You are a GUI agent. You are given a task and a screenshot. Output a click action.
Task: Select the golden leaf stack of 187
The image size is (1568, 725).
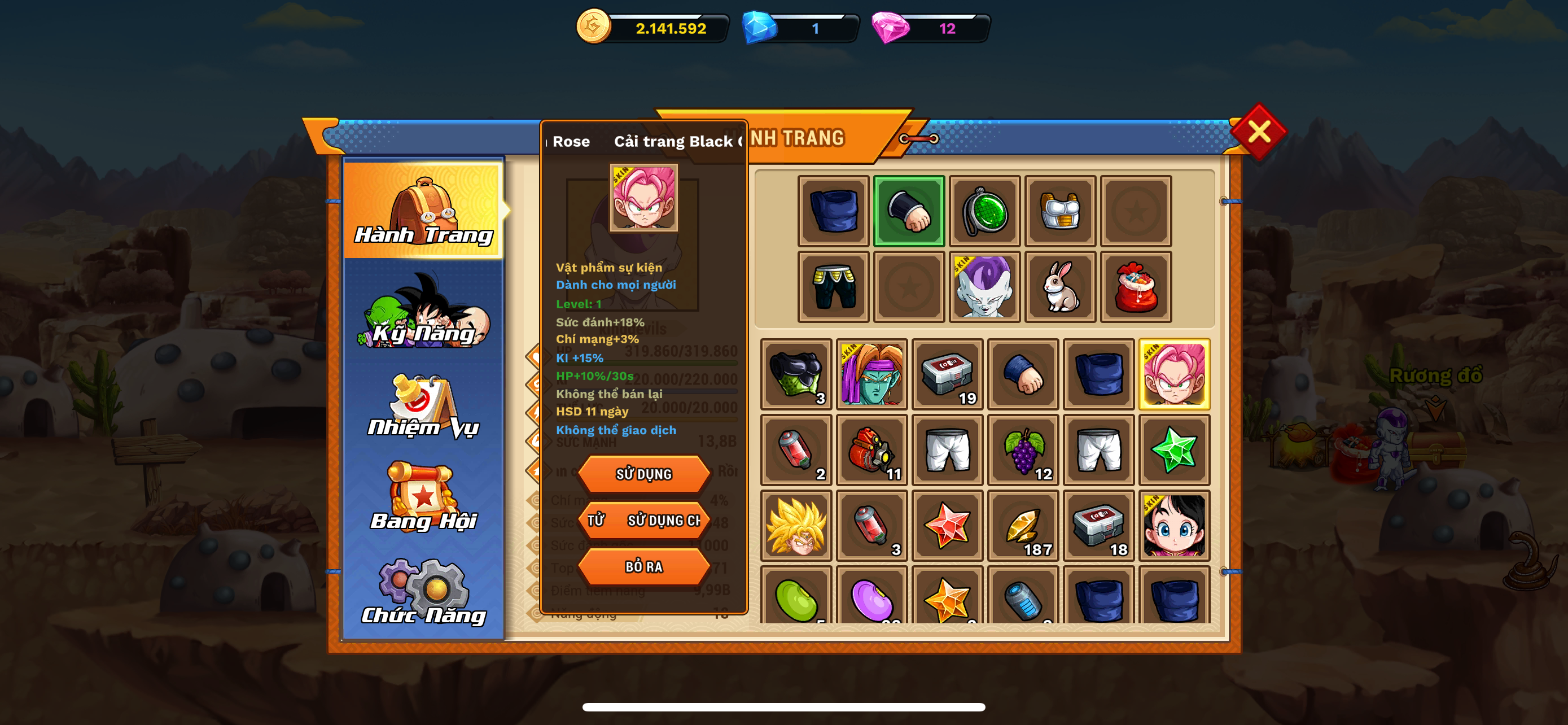(1023, 526)
